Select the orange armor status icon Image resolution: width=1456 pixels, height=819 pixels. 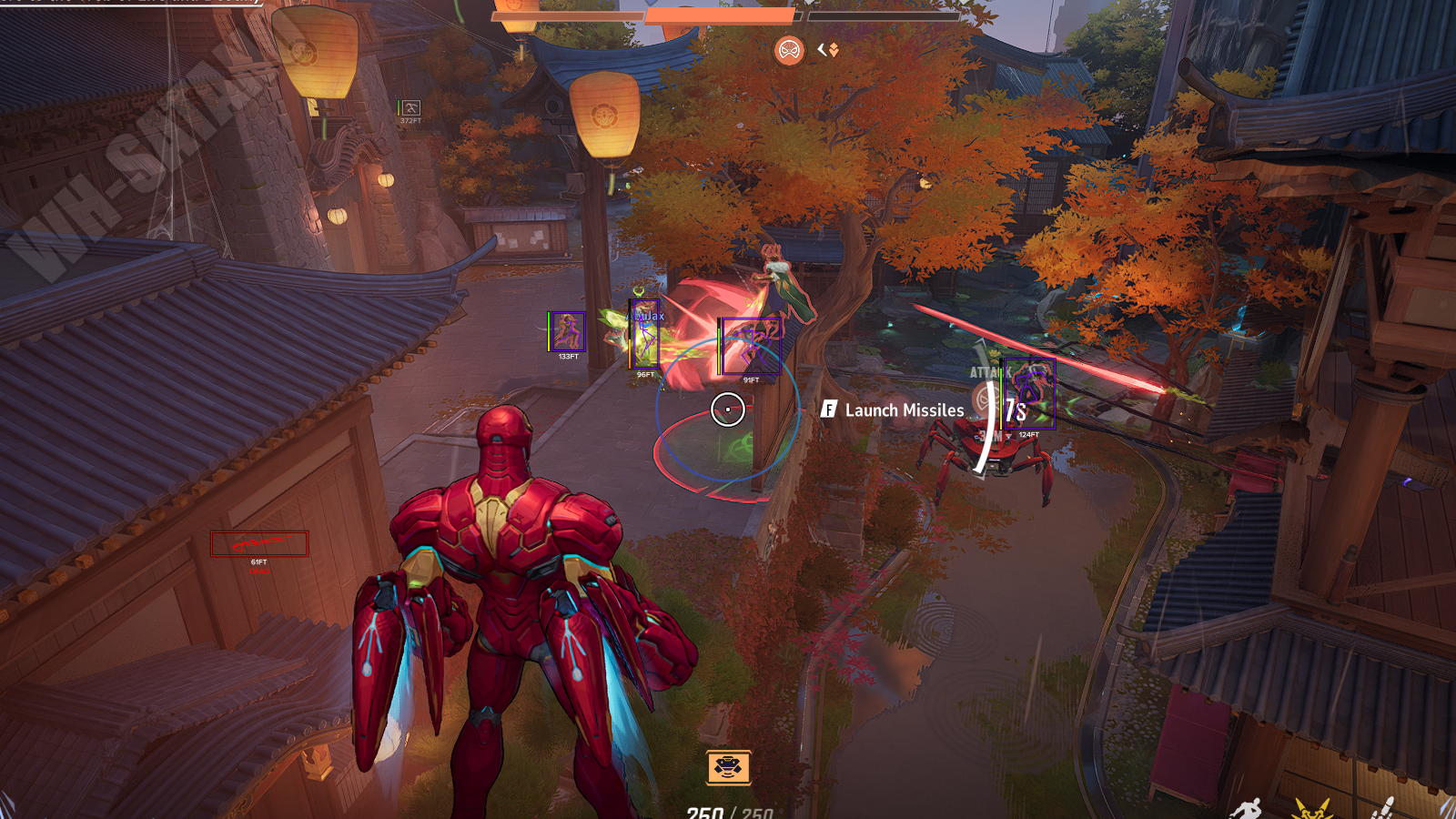tap(728, 767)
